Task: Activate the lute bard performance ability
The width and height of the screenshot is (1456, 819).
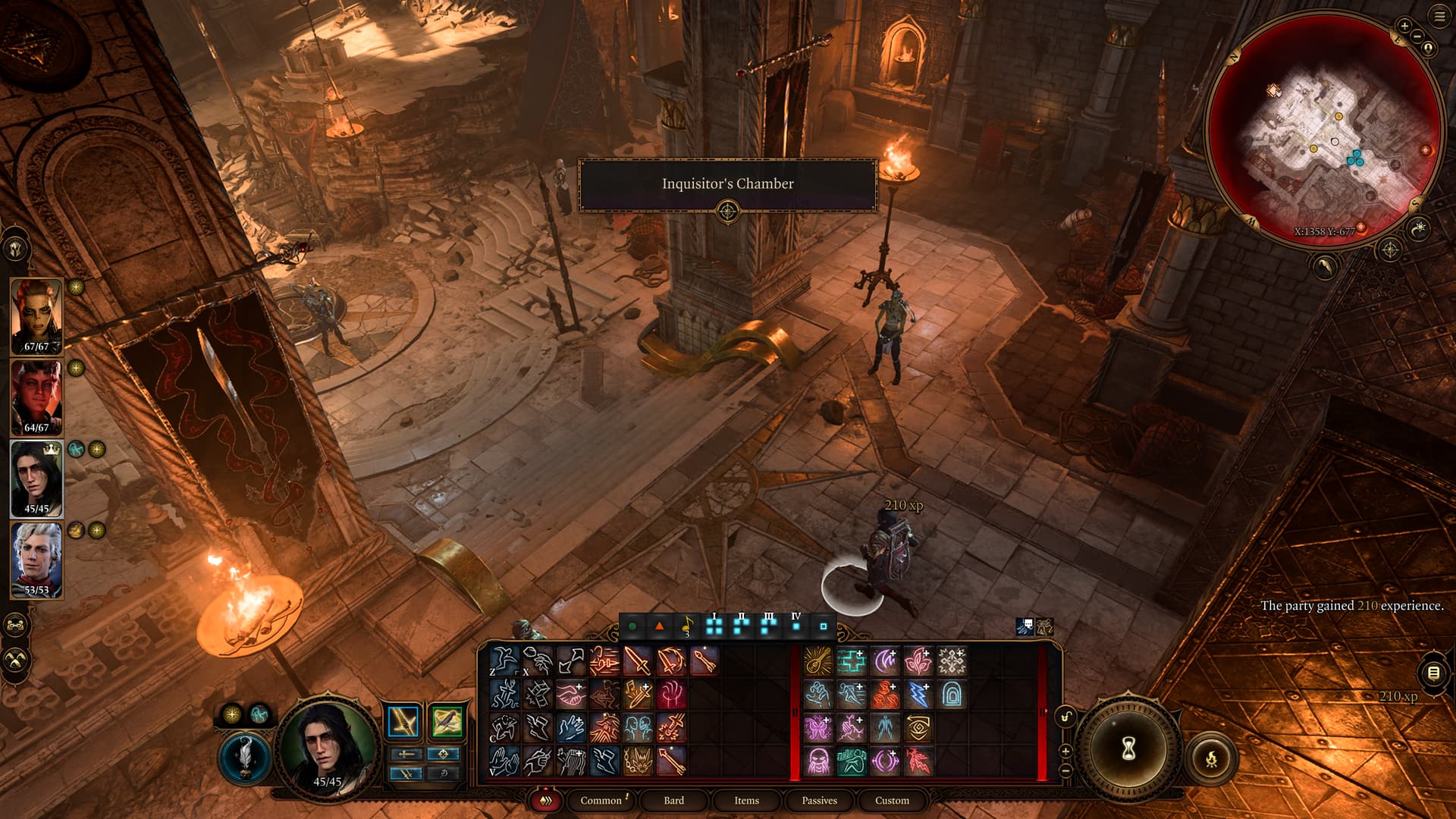Action: pos(817,661)
